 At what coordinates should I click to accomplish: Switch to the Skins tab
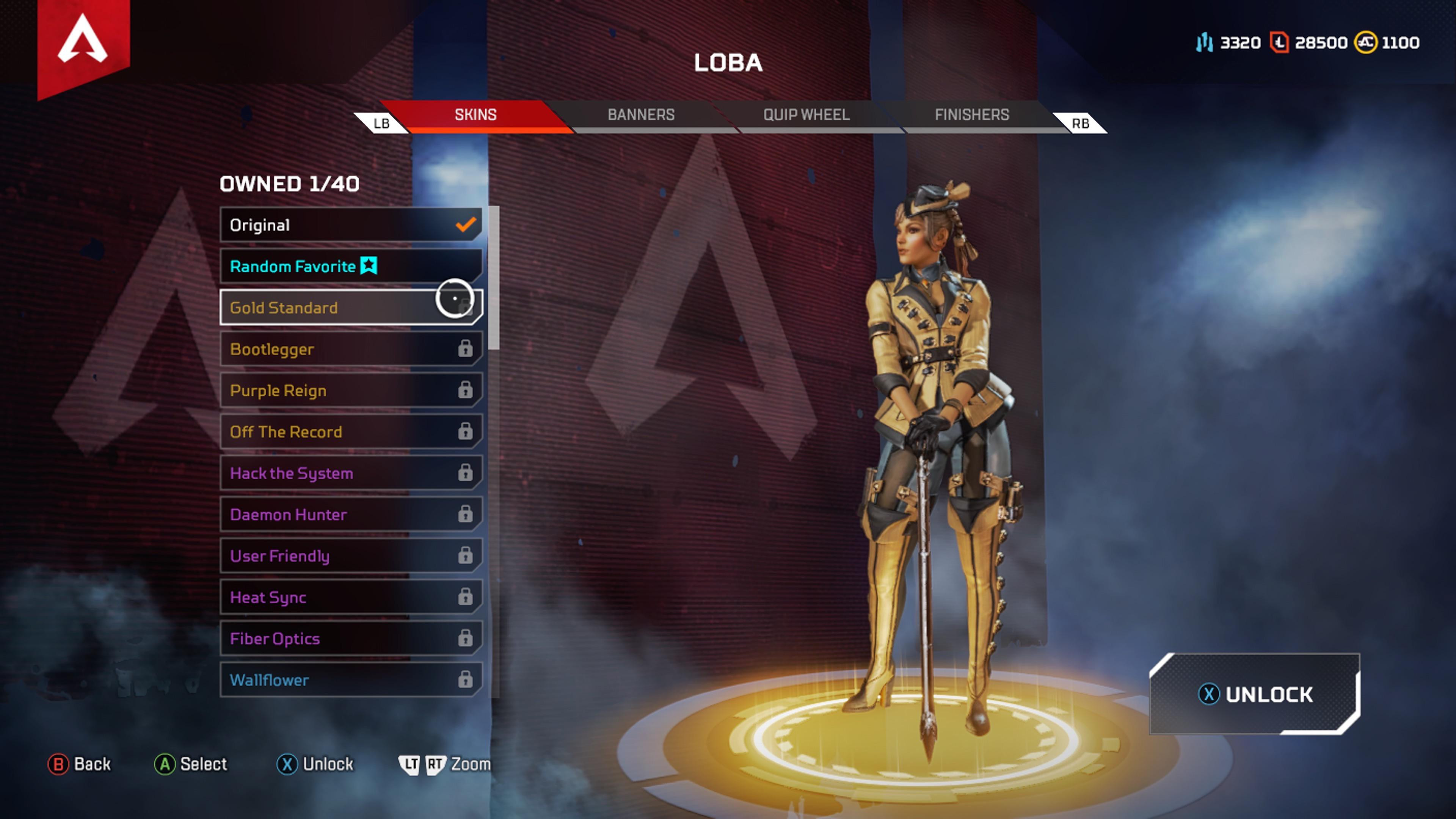(x=475, y=115)
